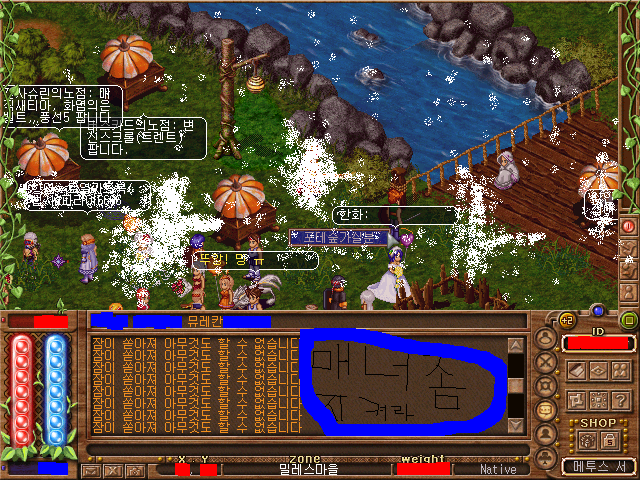Click the small X button beside the envelope
Image resolution: width=640 pixels, height=480 pixels.
click(111, 469)
